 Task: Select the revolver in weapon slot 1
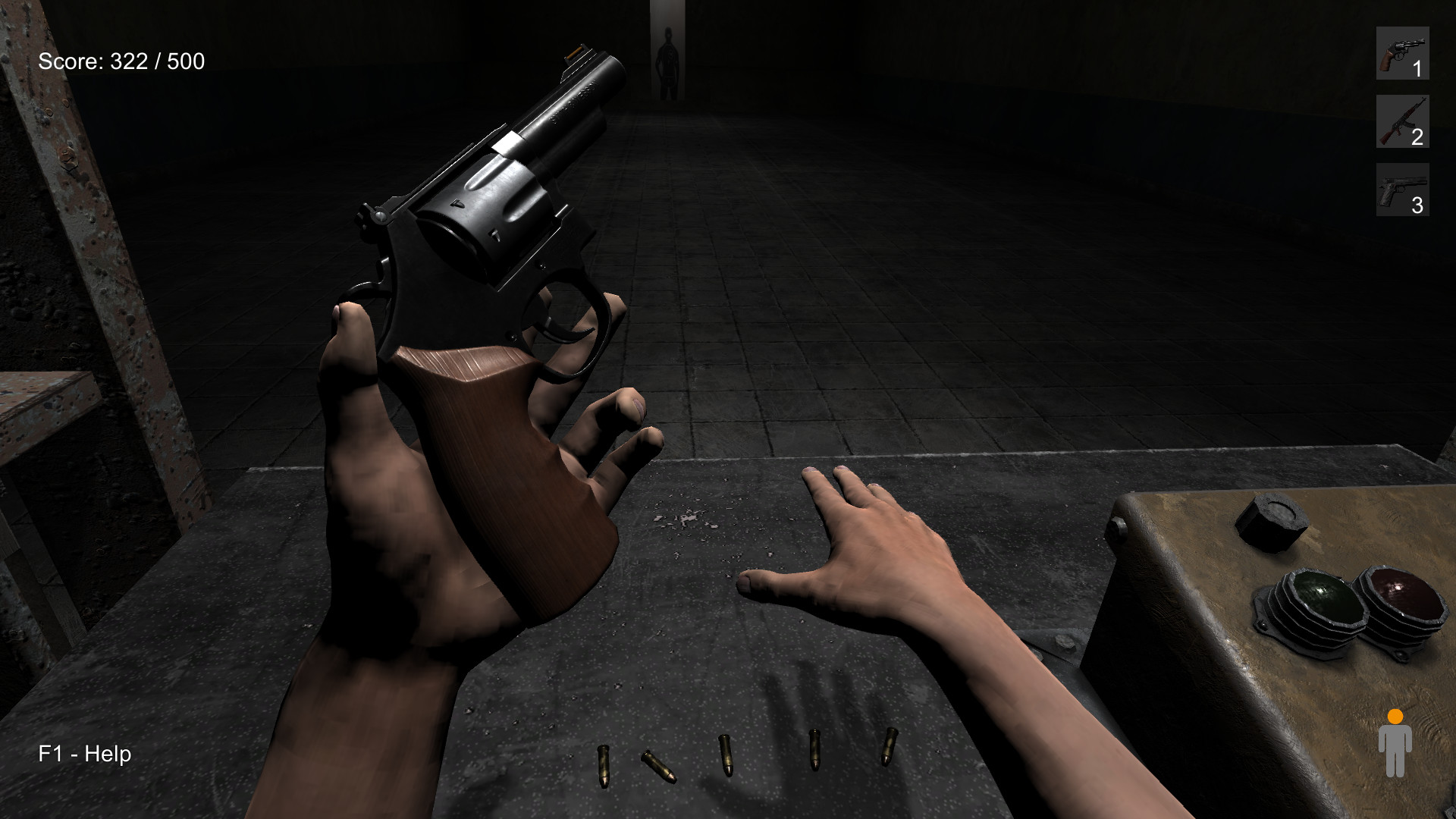click(1401, 54)
